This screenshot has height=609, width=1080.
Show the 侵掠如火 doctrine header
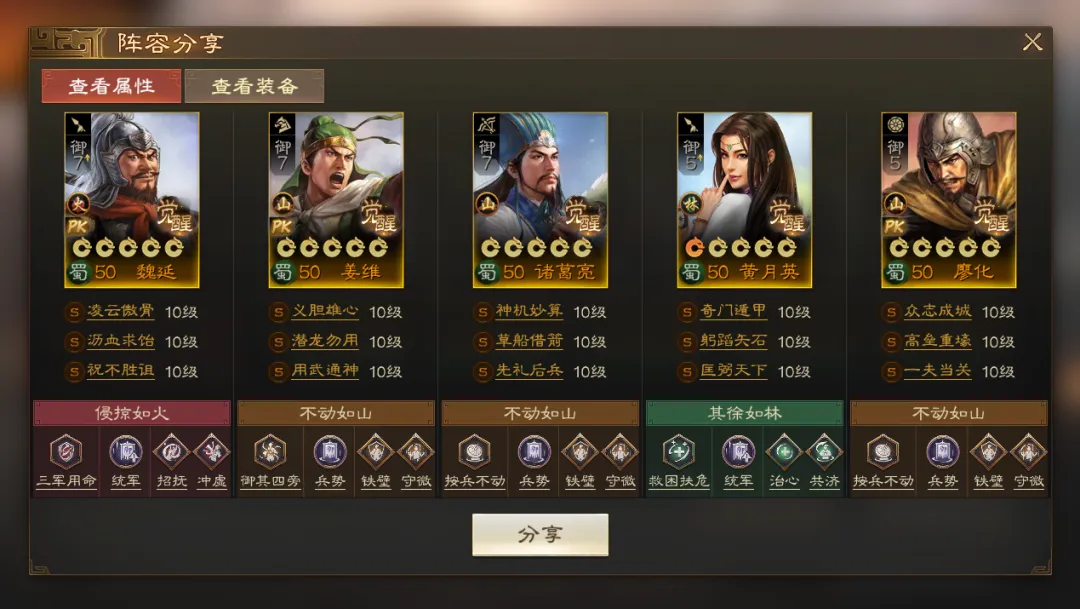pos(132,413)
